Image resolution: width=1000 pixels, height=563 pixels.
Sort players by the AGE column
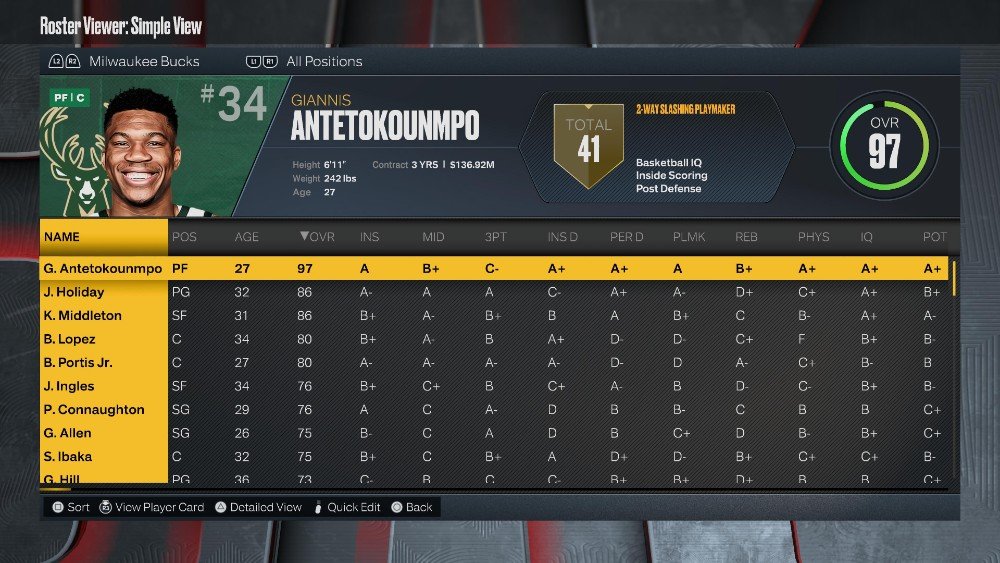click(x=246, y=237)
